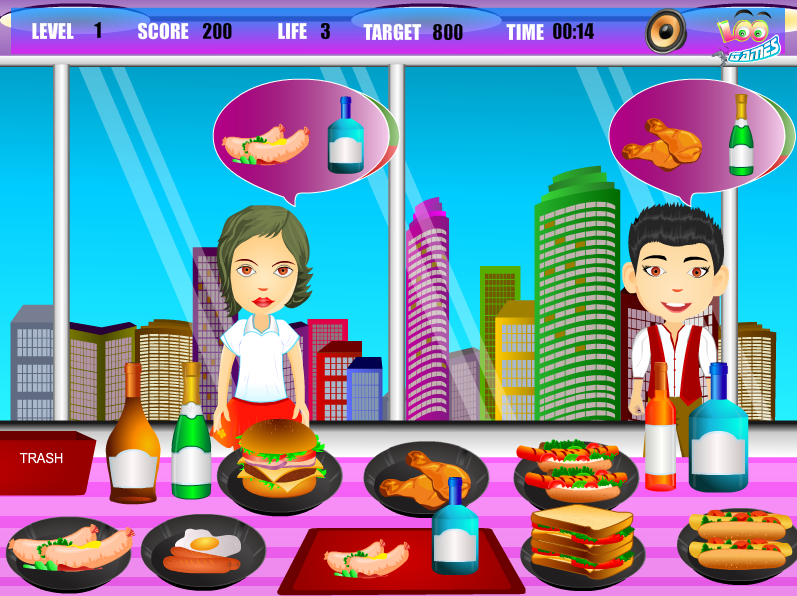
Task: Pick the brown liquor bottle
Action: point(132,438)
